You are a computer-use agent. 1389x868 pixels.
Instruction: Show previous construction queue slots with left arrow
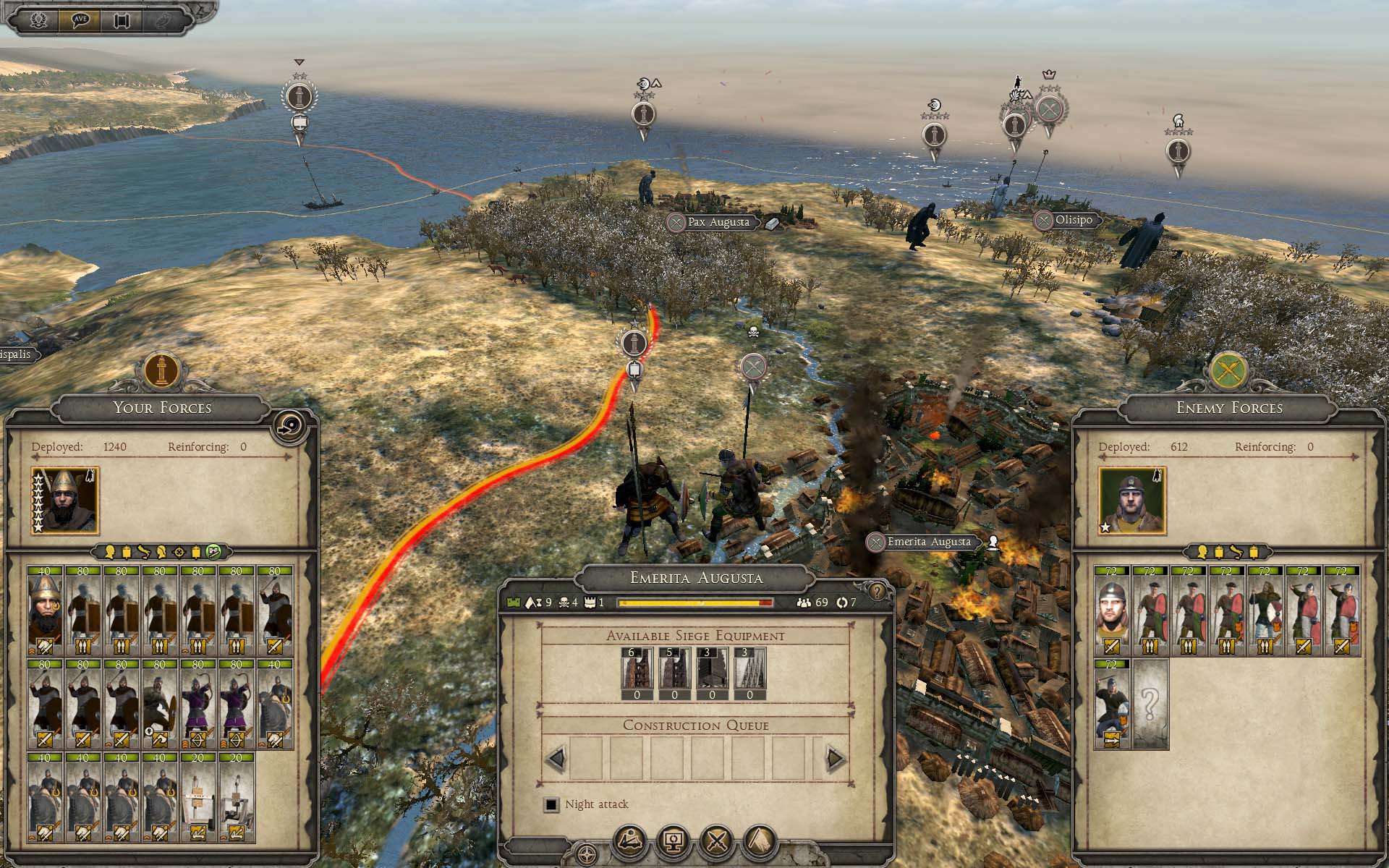(x=556, y=758)
